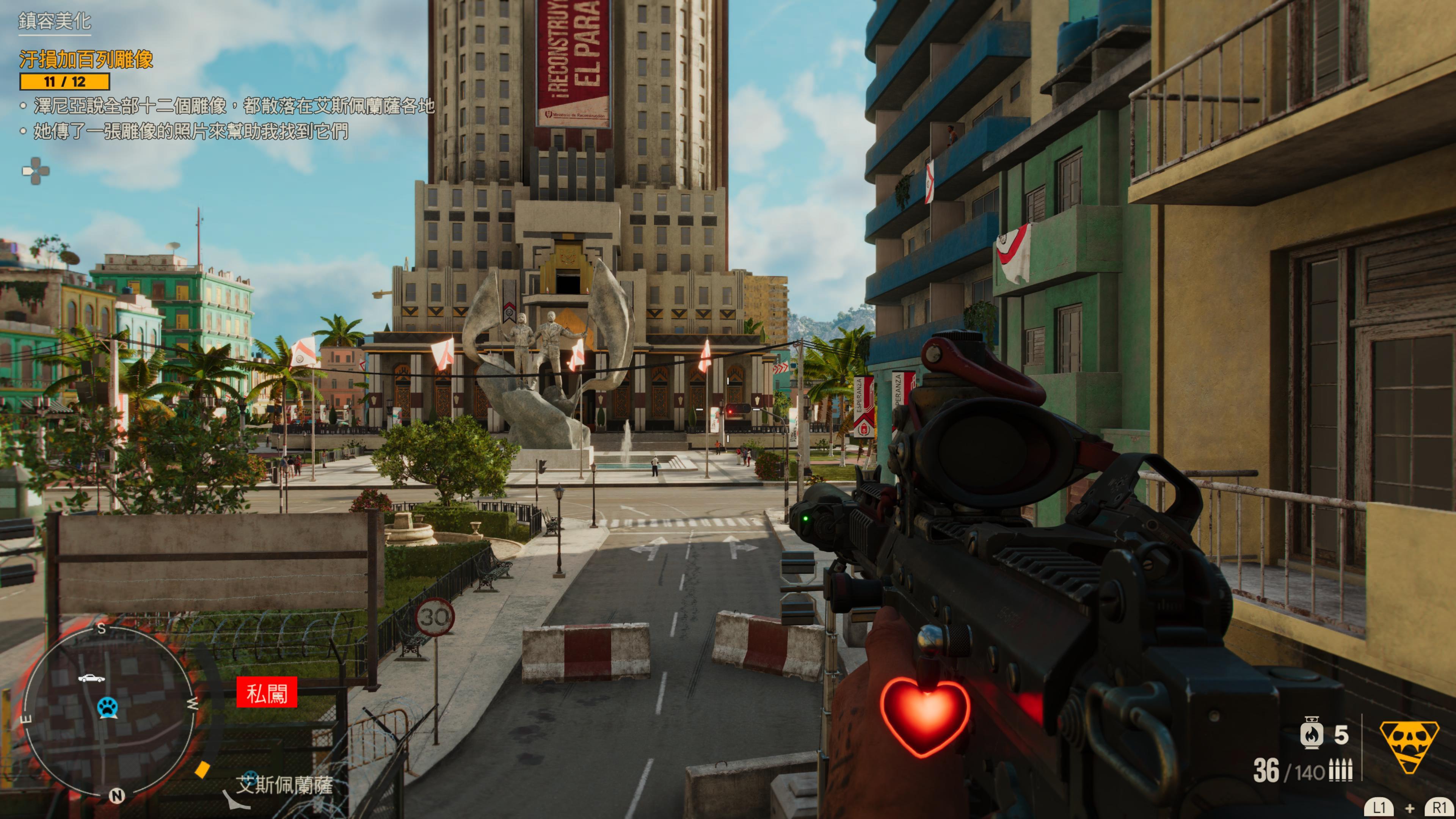Click the D-pad icon under objectives

[36, 171]
